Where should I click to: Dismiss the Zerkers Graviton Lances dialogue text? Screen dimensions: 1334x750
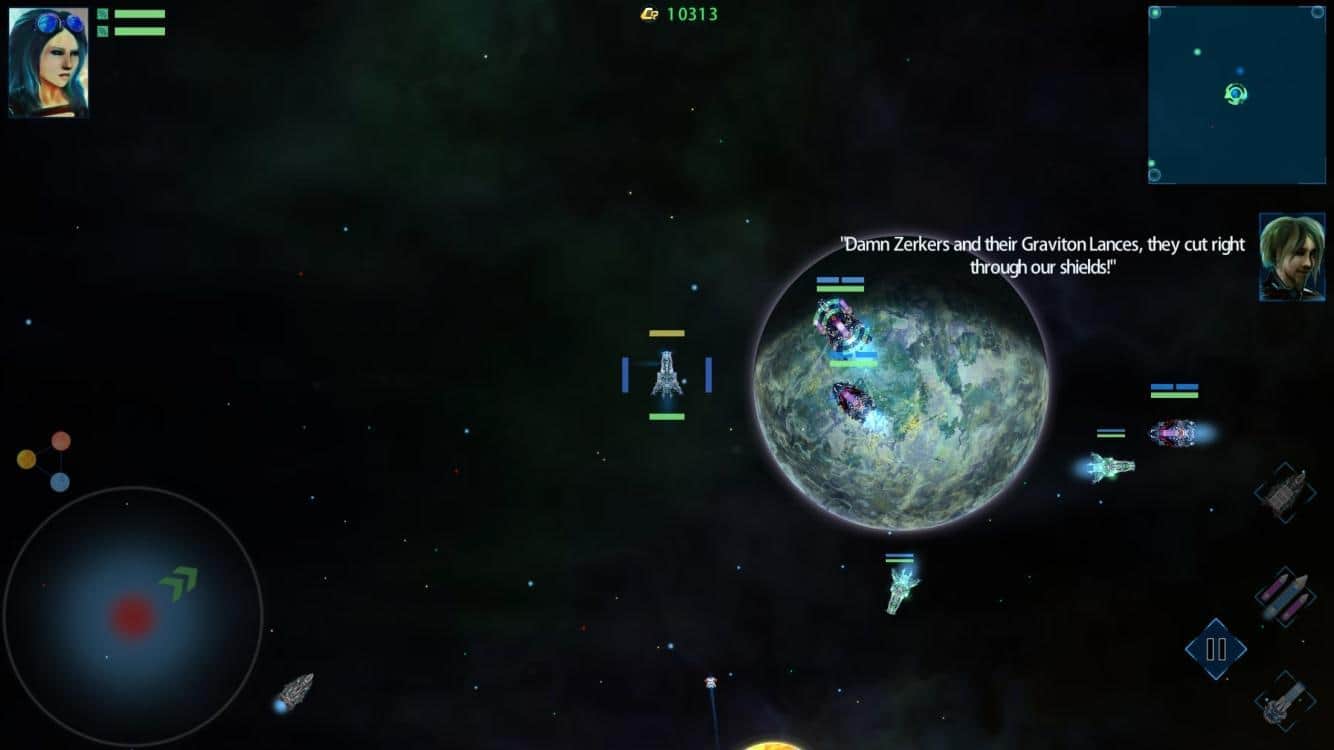[1041, 255]
